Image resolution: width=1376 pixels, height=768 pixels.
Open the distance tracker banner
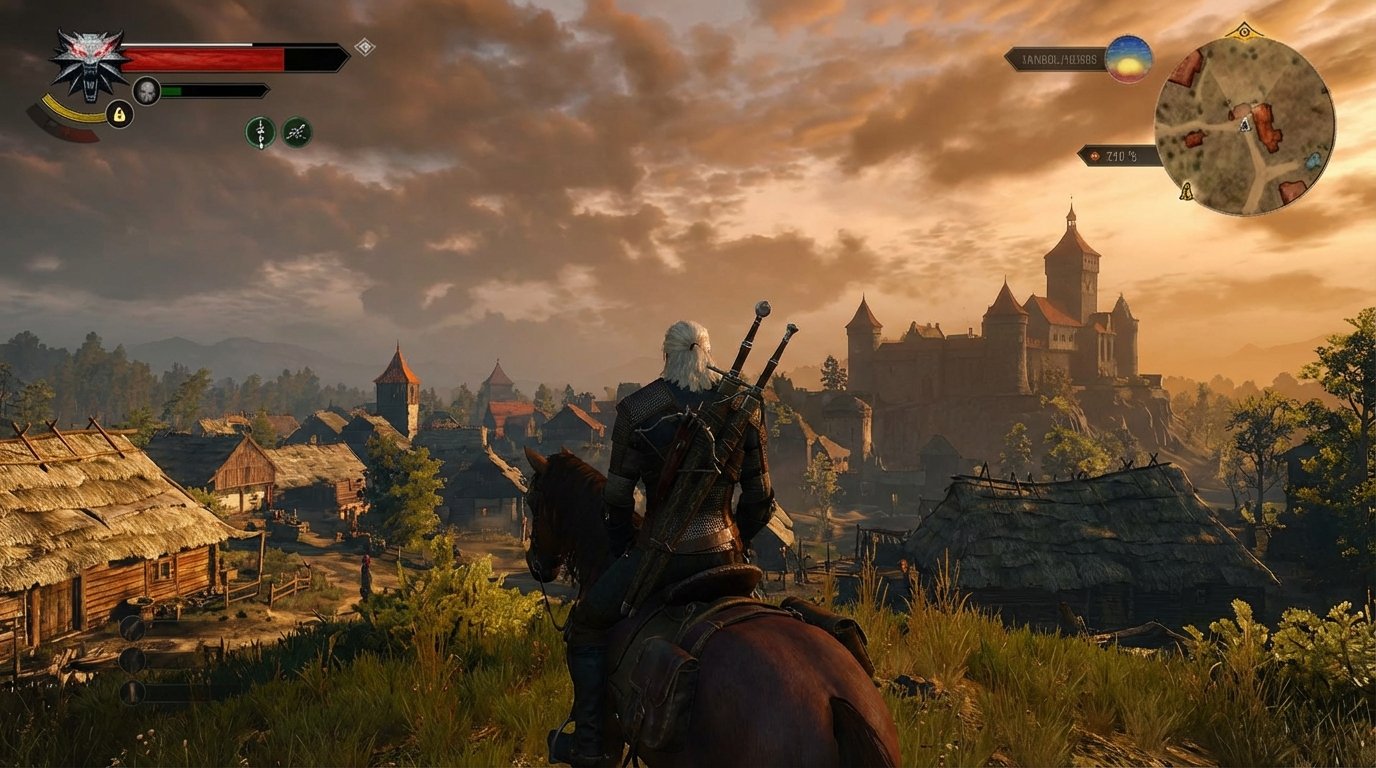point(1117,155)
